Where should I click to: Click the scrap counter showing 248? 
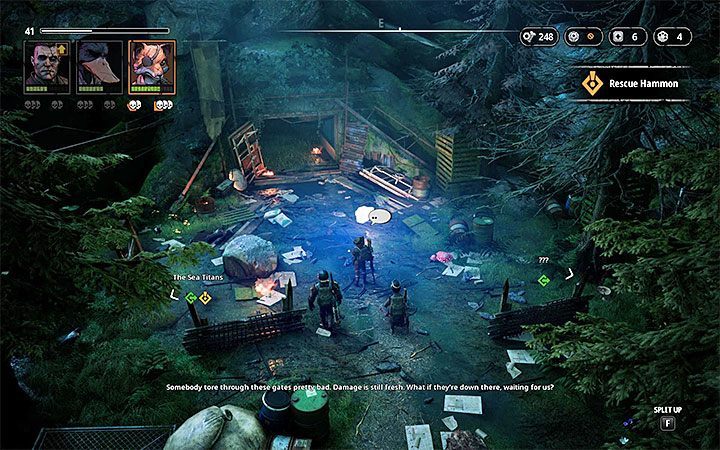click(538, 37)
